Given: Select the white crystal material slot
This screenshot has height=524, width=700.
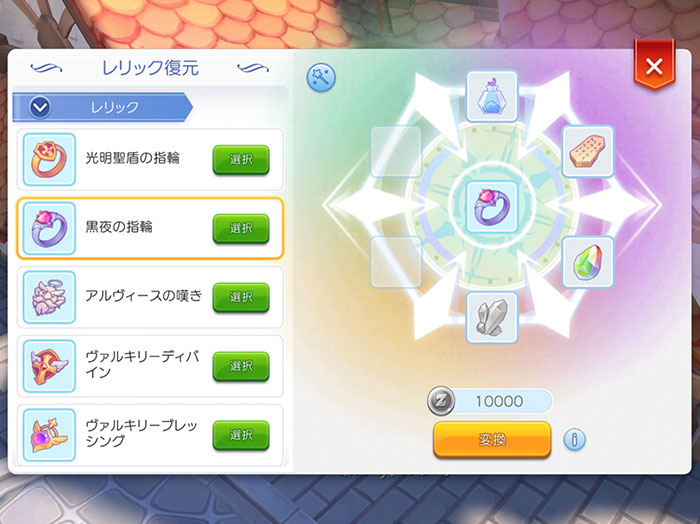Looking at the screenshot, I should pyautogui.click(x=492, y=318).
